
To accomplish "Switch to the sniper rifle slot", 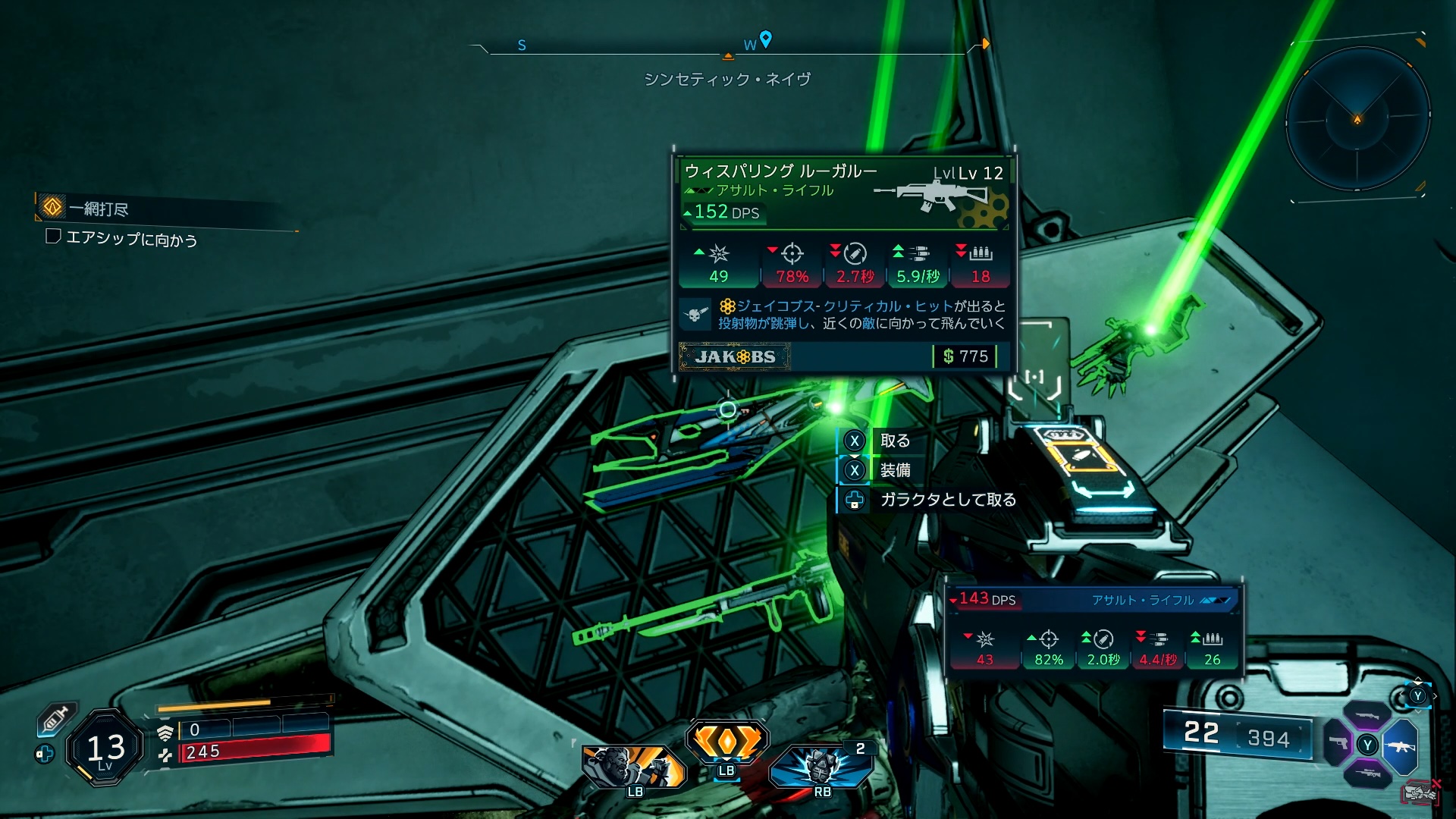I will click(x=1367, y=774).
